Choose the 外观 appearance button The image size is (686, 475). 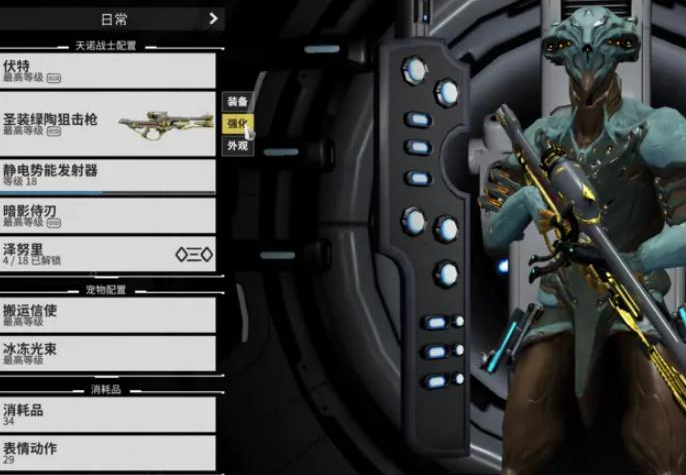pos(237,146)
